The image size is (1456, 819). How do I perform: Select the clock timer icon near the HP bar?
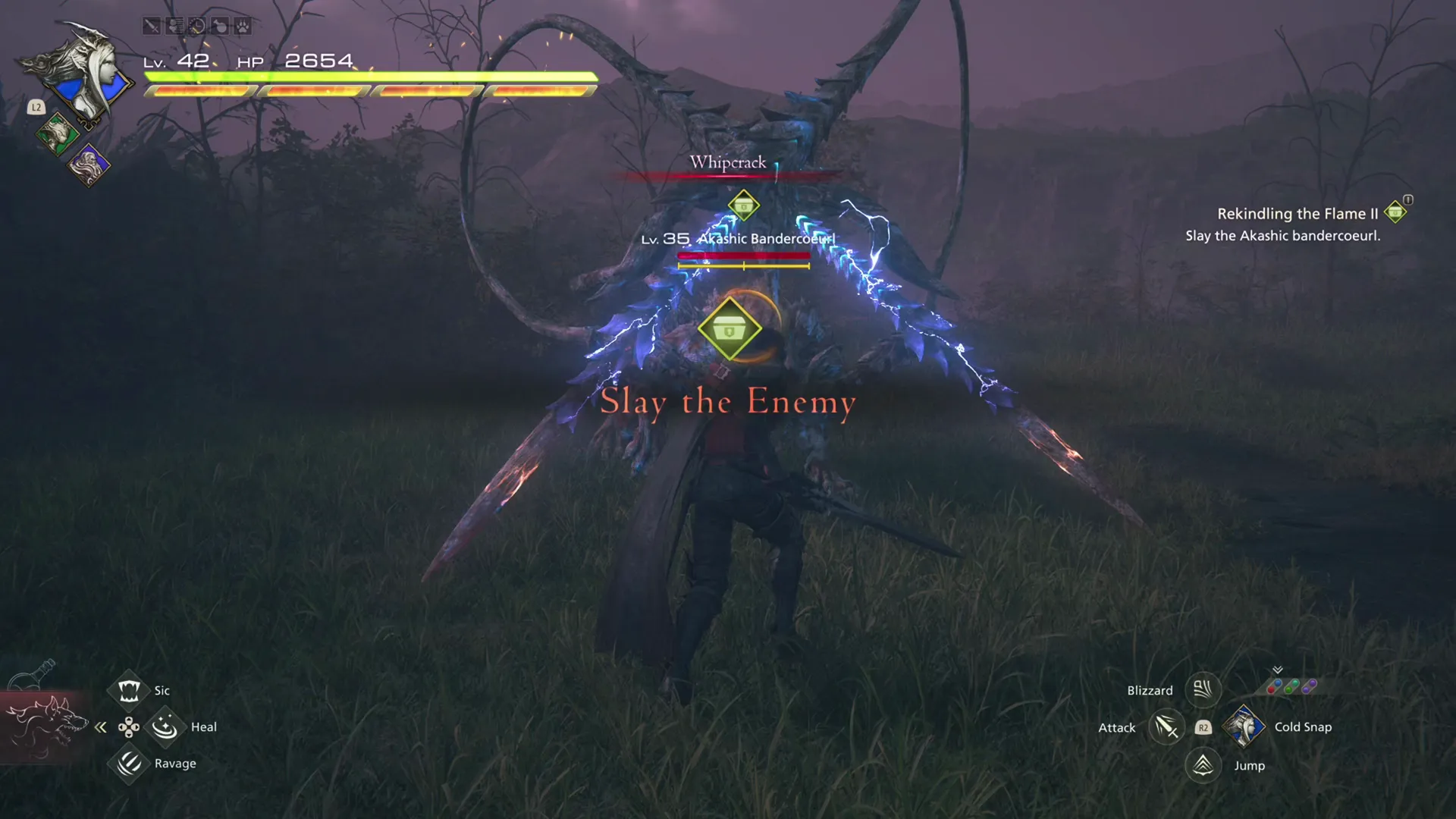pyautogui.click(x=197, y=27)
